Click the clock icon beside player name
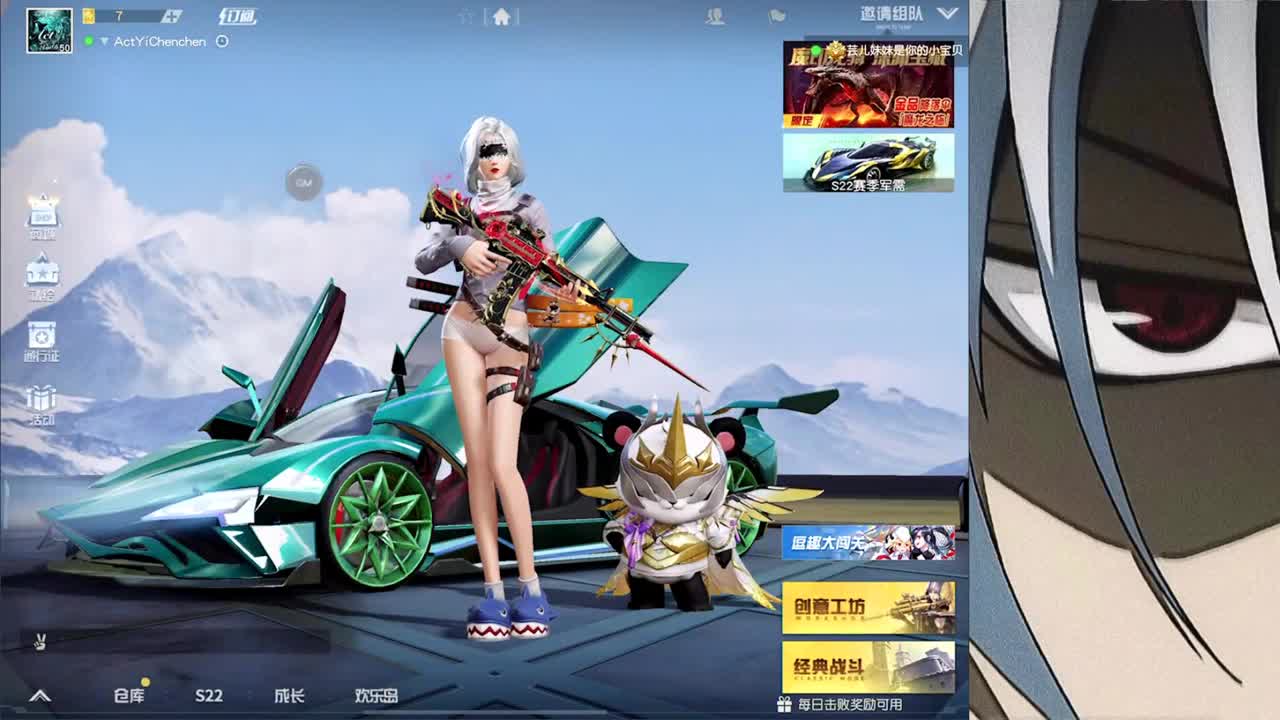The width and height of the screenshot is (1280, 720). click(x=222, y=41)
